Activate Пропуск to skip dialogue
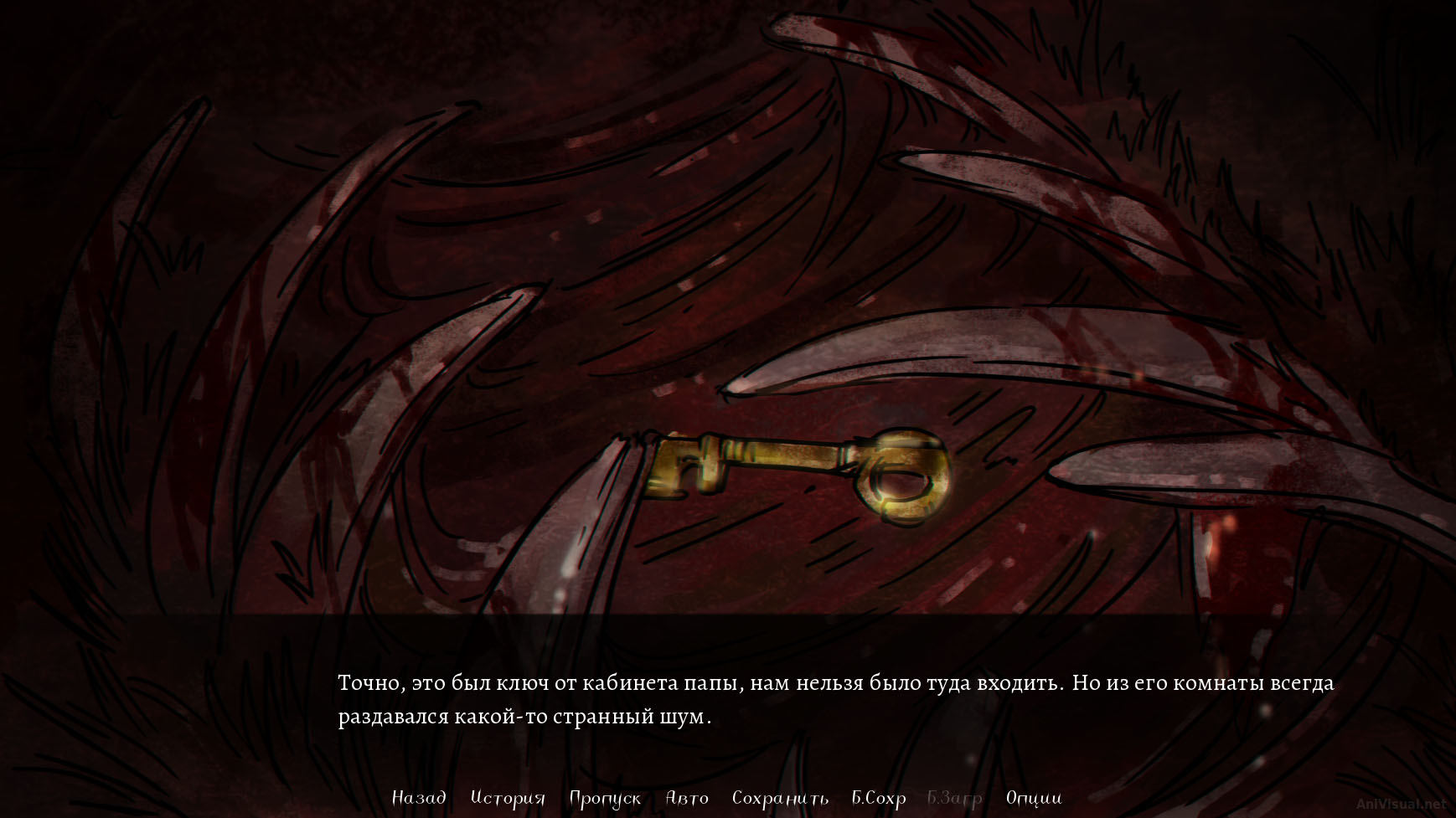The height and width of the screenshot is (818, 1456). 605,799
